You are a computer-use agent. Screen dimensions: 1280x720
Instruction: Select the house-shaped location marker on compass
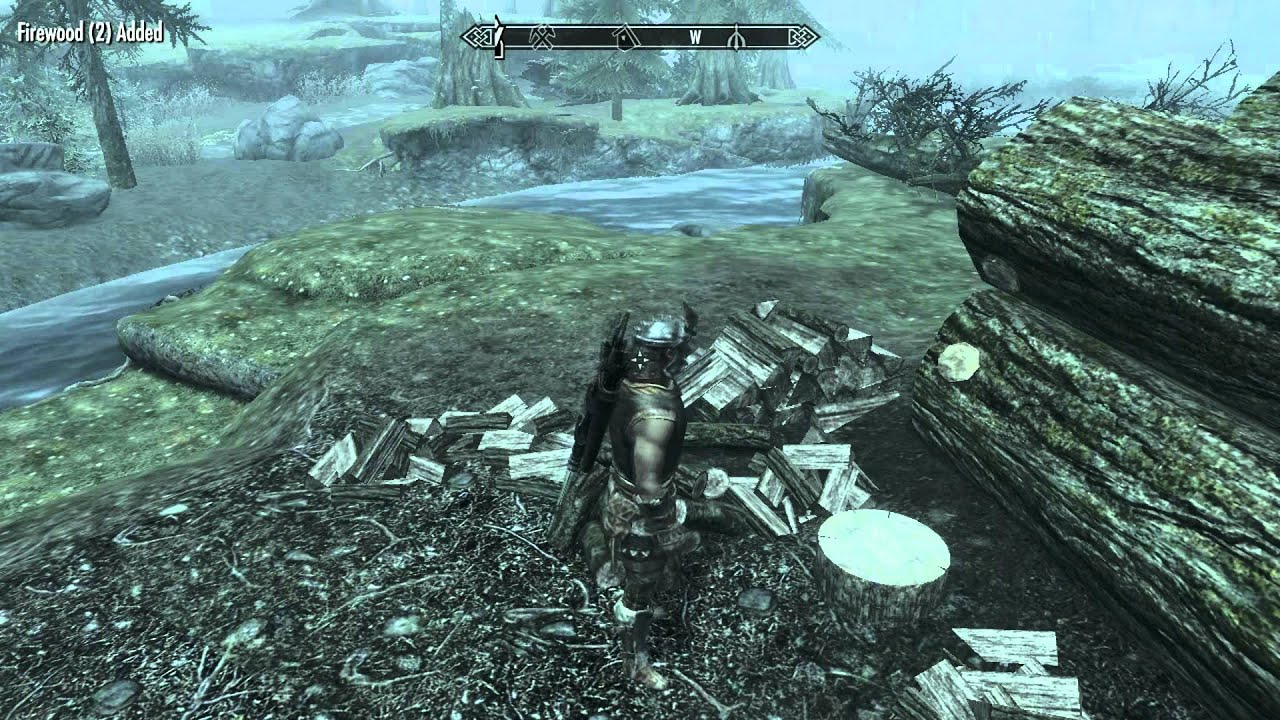[x=624, y=38]
